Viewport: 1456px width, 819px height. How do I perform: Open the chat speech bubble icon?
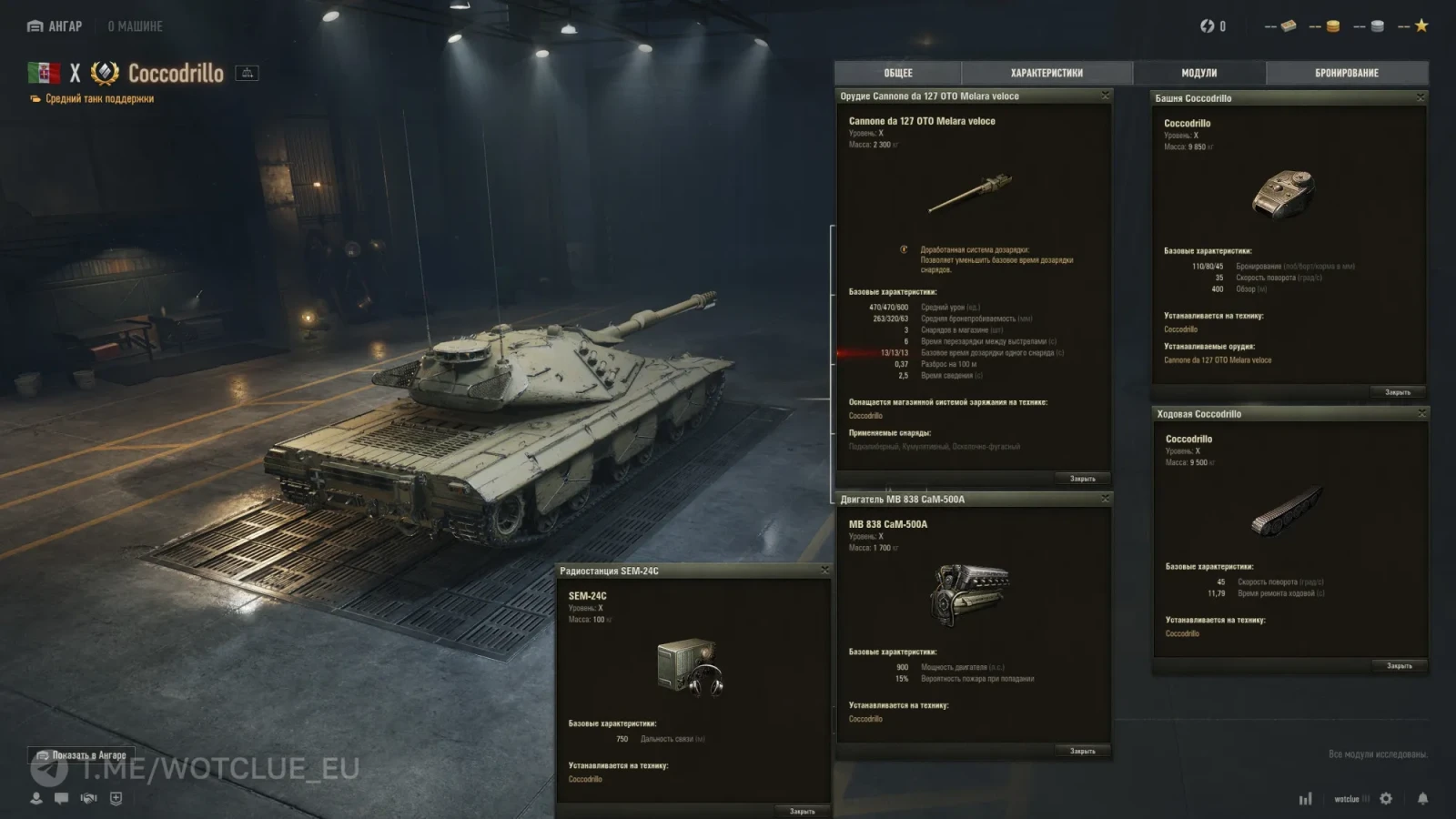61,798
